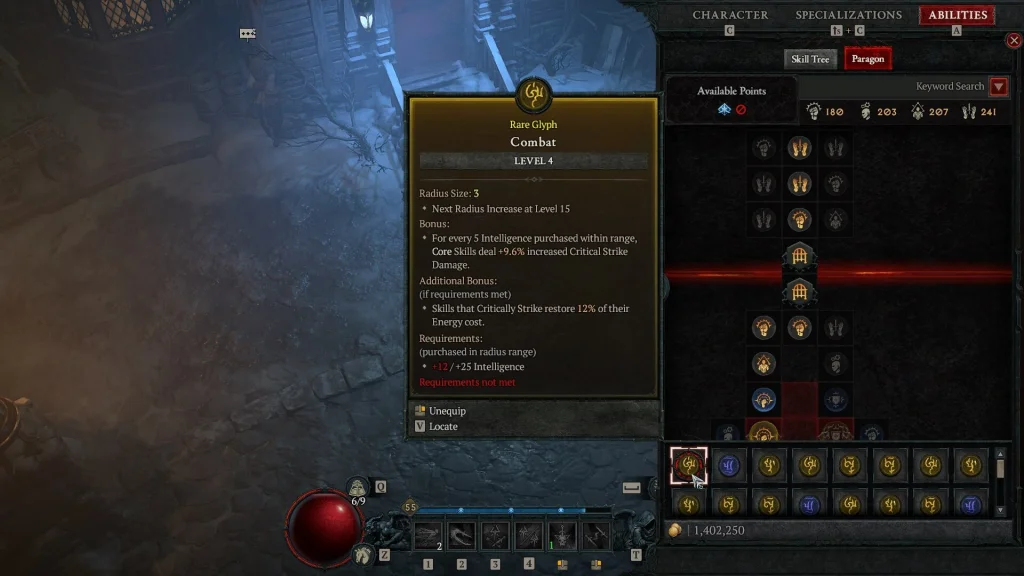Activate the skill in hotbar slot 1
Screen dimensions: 1024x576
click(x=428, y=536)
